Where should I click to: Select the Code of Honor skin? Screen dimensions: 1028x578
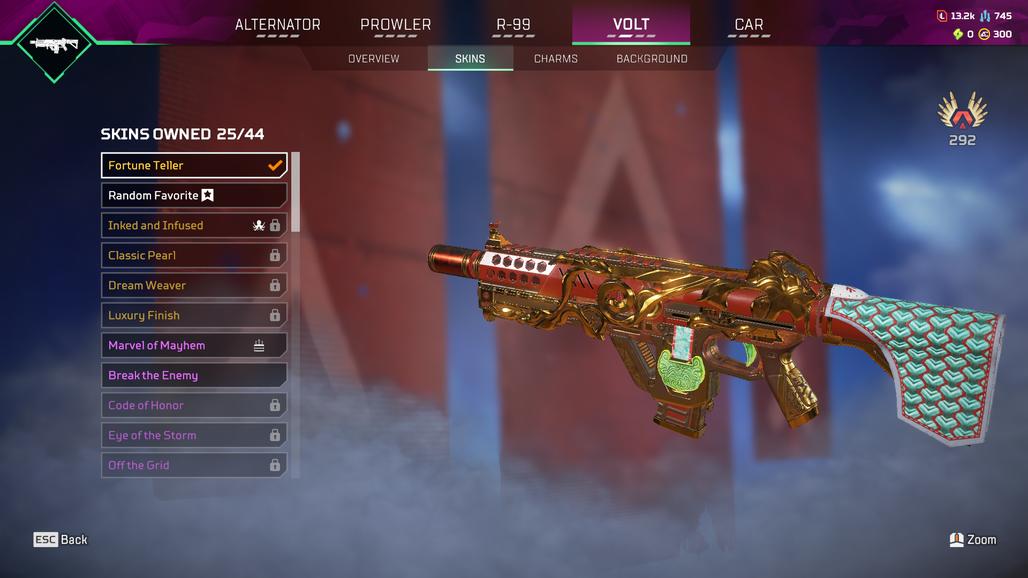(194, 405)
